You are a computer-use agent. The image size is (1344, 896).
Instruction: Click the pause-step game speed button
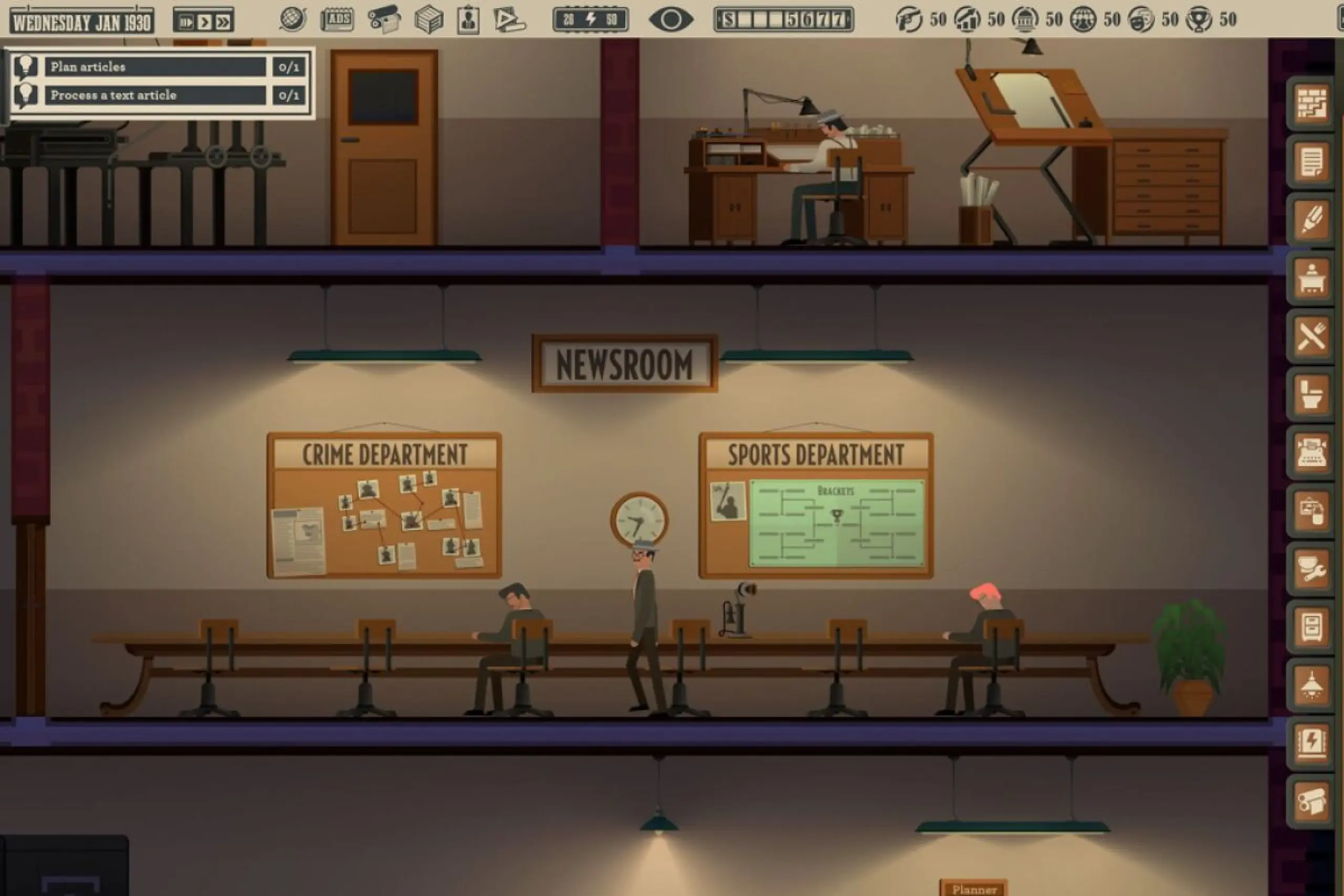coord(186,22)
